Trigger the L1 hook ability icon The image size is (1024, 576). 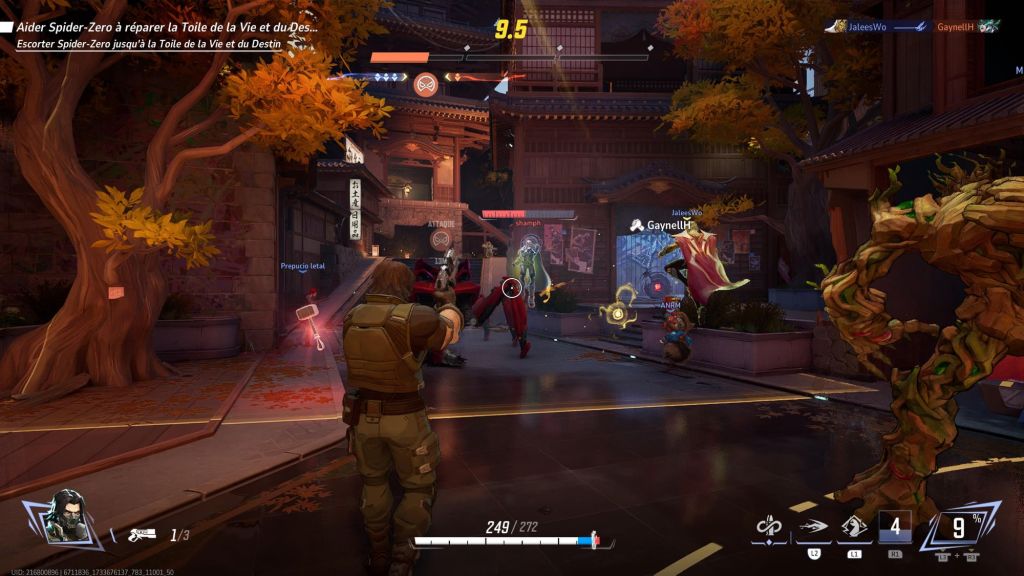click(854, 528)
